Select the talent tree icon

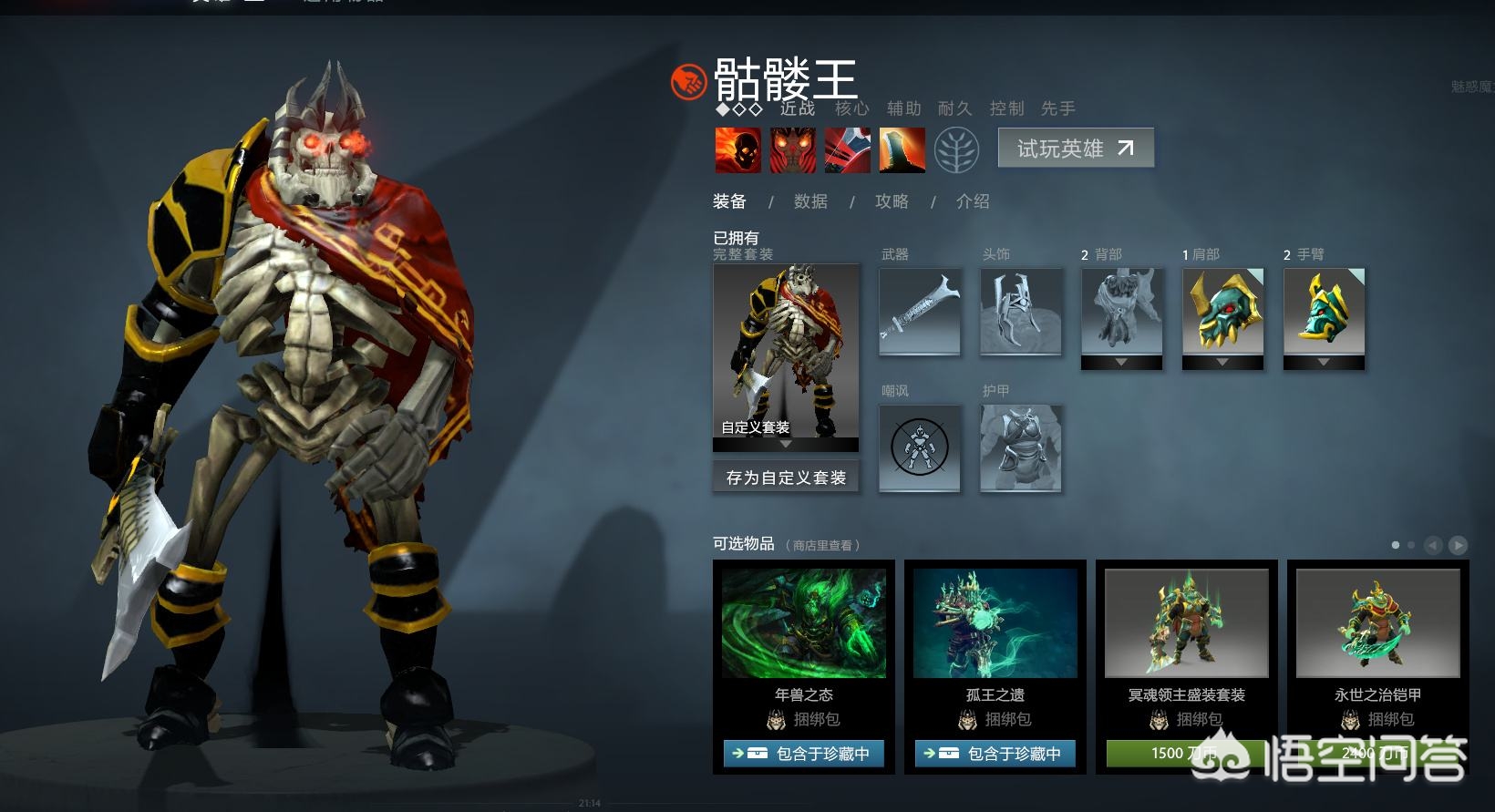coord(957,149)
